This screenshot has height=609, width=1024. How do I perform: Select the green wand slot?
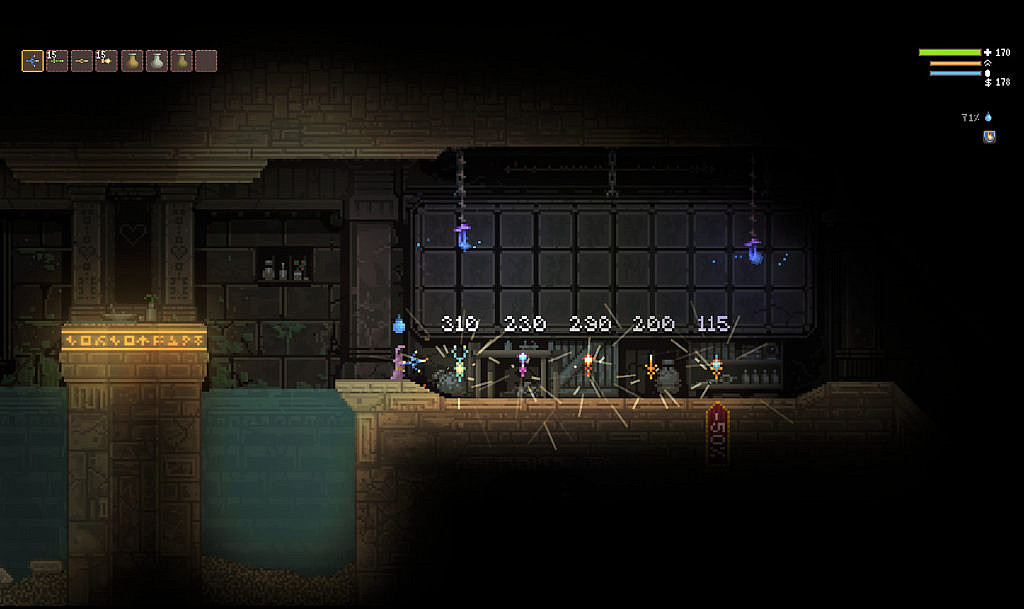tap(57, 61)
